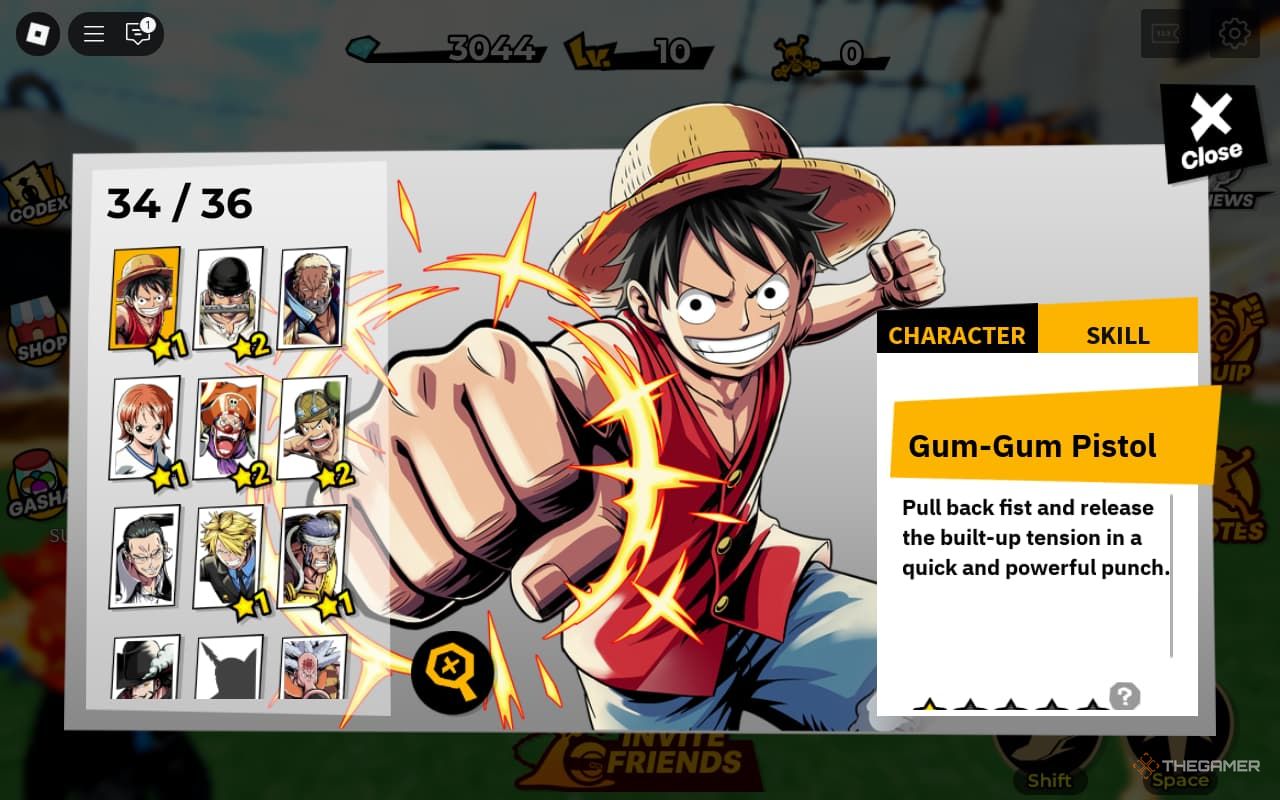Select the Zoro black bandana portrait
This screenshot has width=1280, height=800.
(x=229, y=298)
